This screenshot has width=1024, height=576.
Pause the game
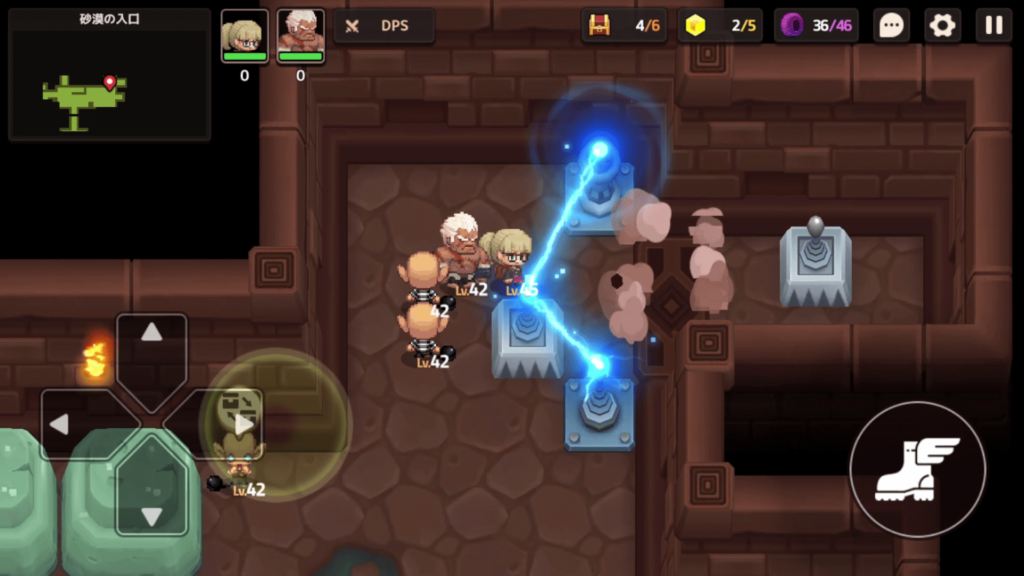[994, 26]
